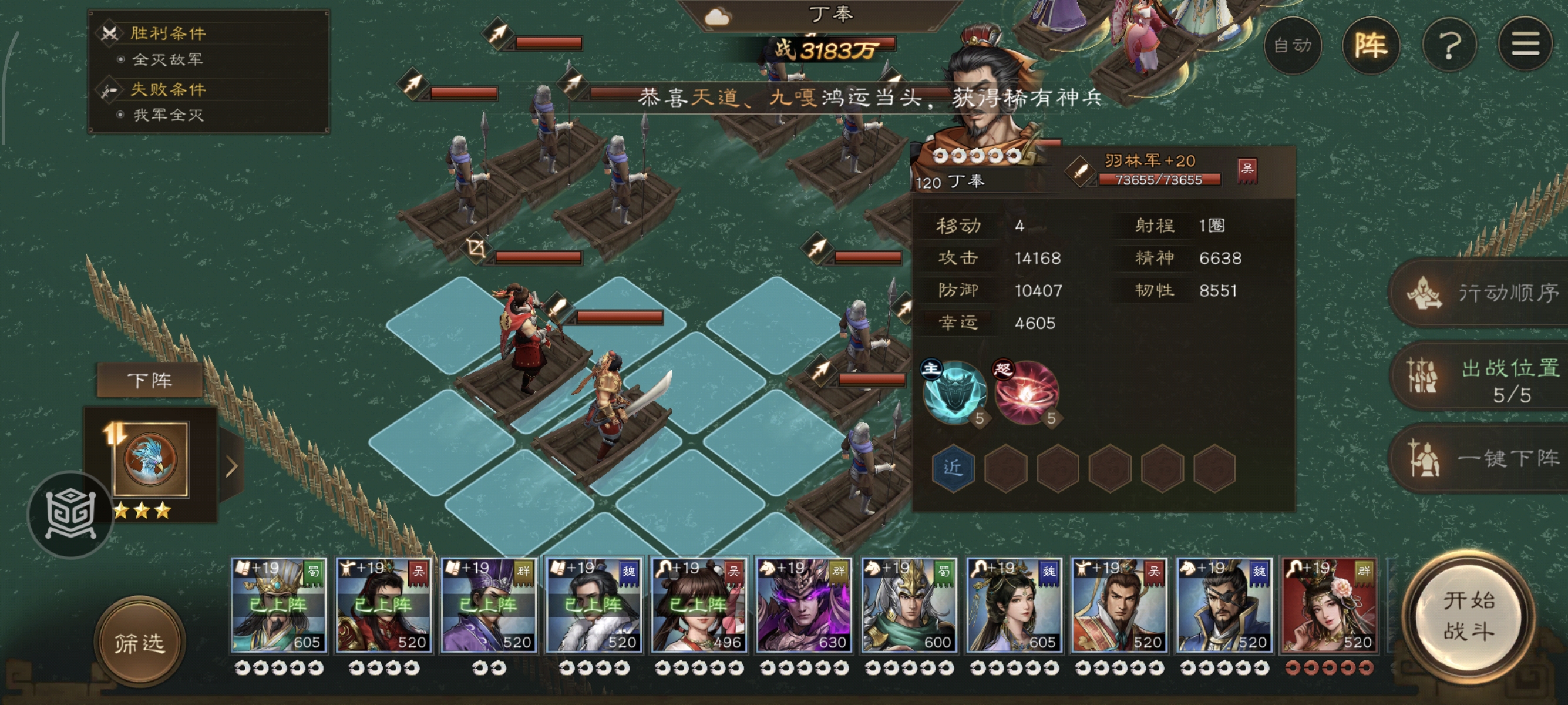The image size is (1568, 705).
Task: Click 下阵 to withdraw the hero
Action: [150, 381]
